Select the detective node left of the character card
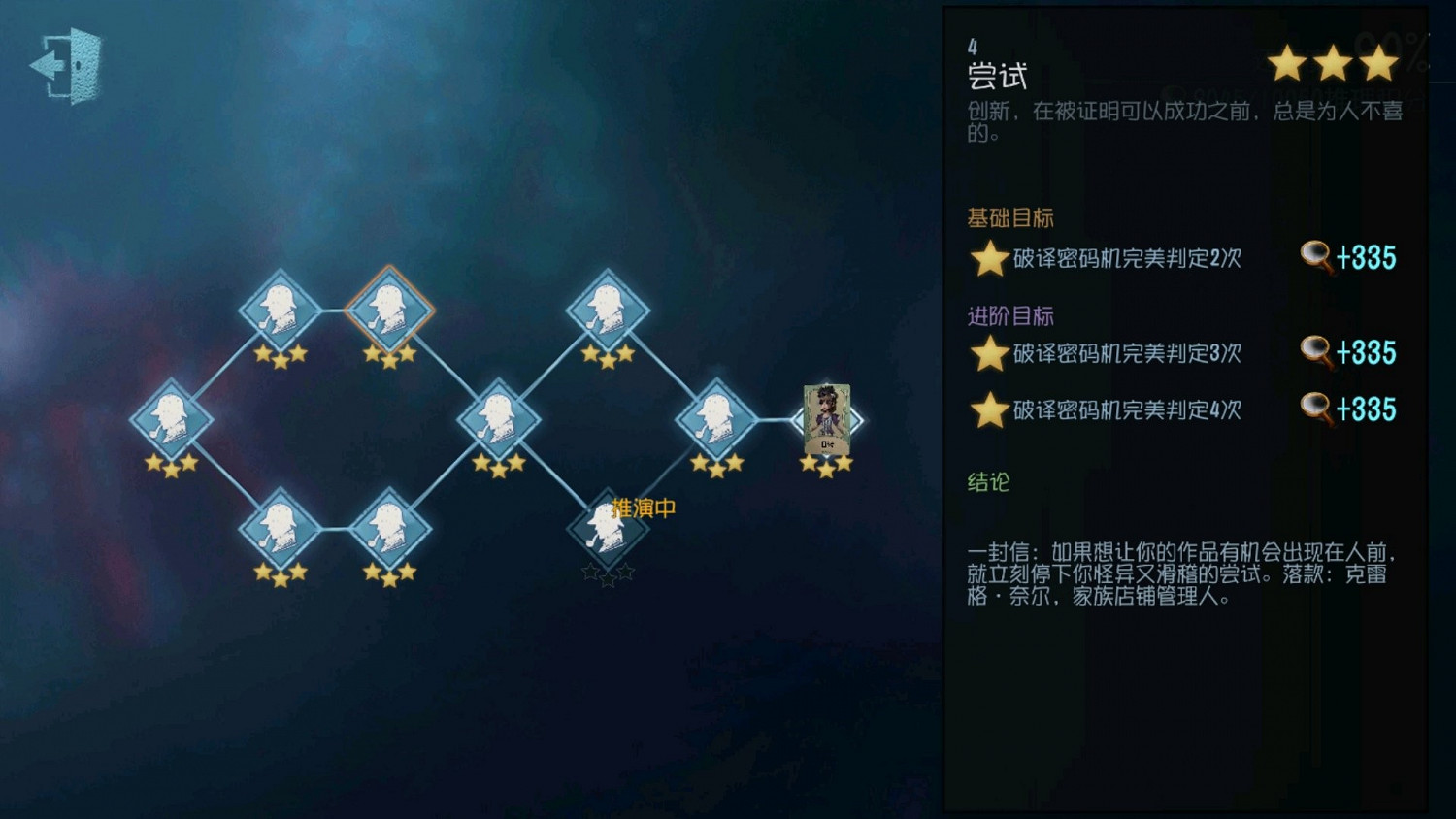 tap(718, 419)
